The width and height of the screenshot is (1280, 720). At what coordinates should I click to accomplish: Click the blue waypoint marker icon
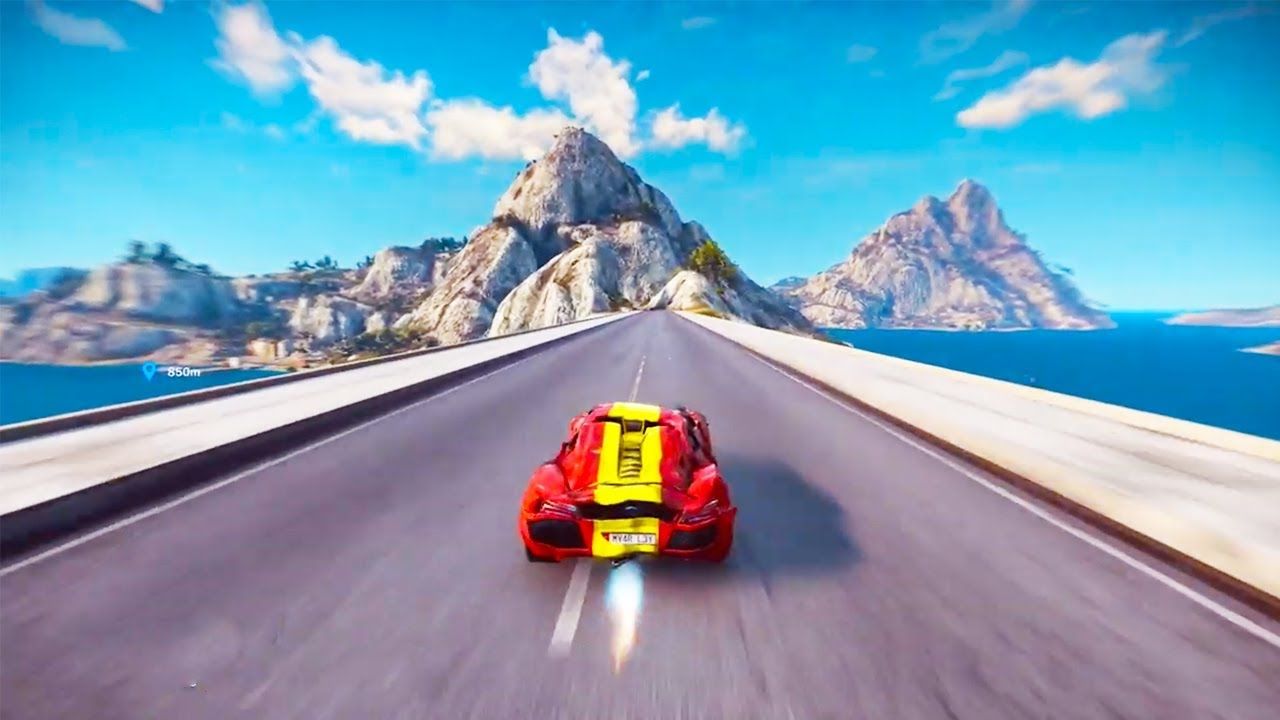[x=149, y=371]
